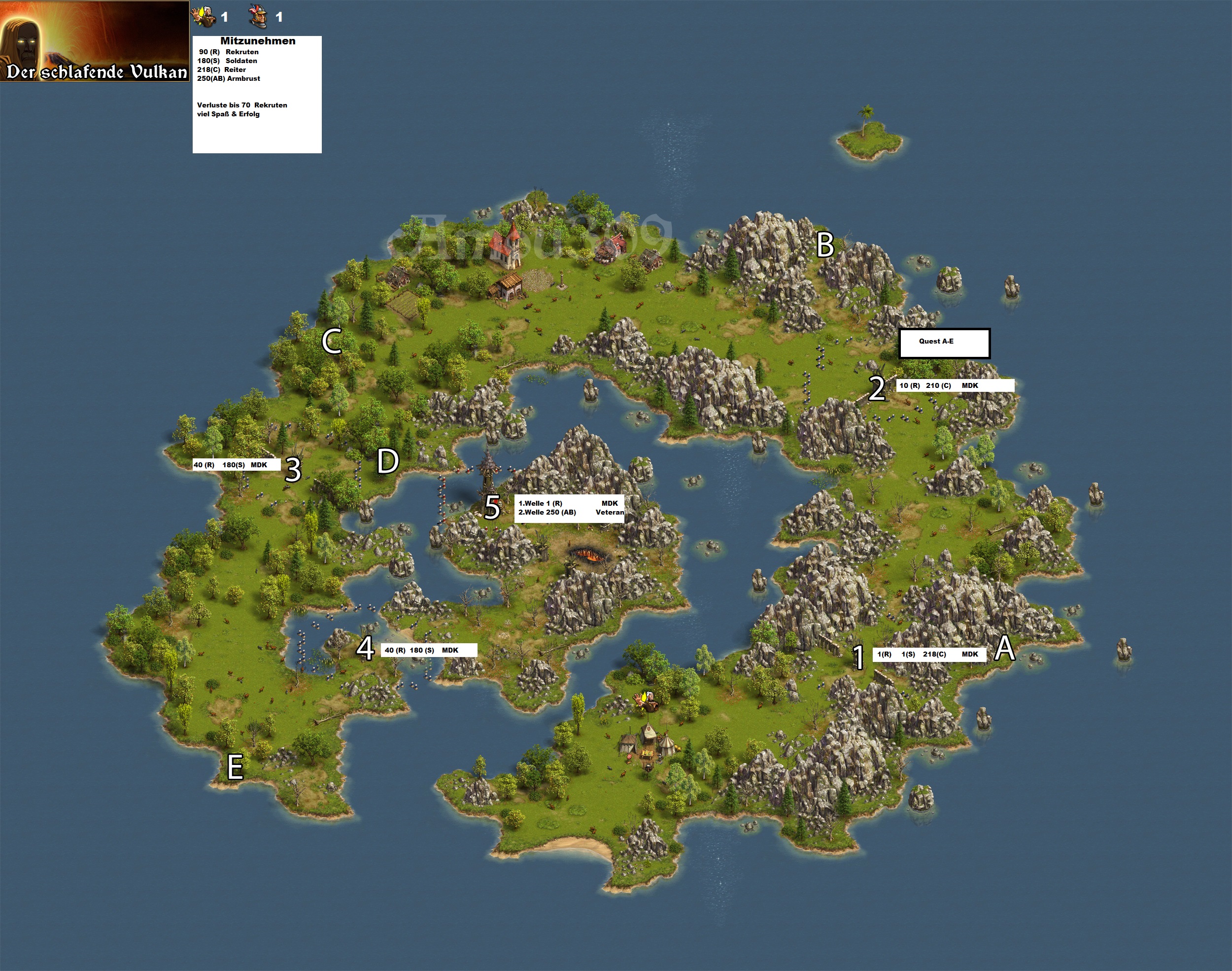Choose camp marker number 2
The height and width of the screenshot is (971, 1232).
click(x=877, y=389)
